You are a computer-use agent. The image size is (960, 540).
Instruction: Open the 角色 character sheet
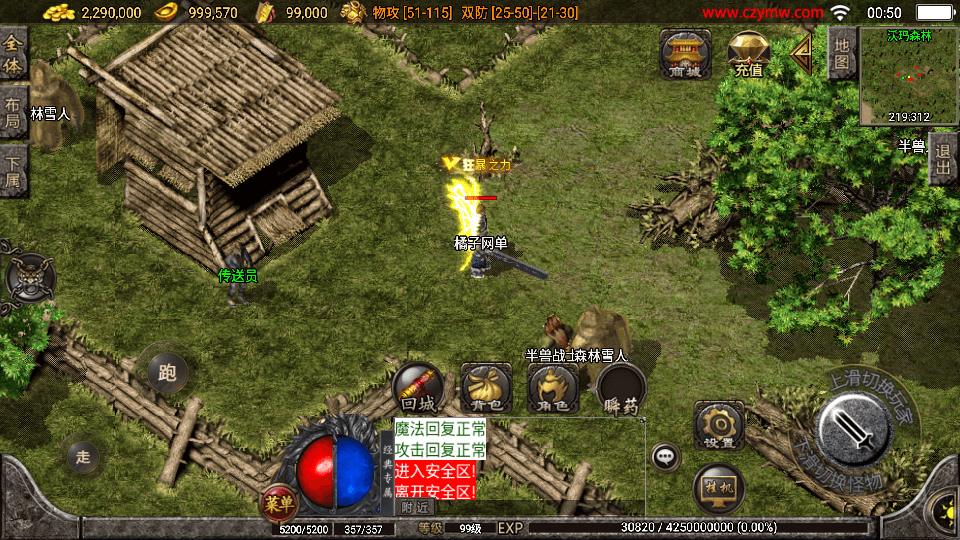pyautogui.click(x=553, y=388)
